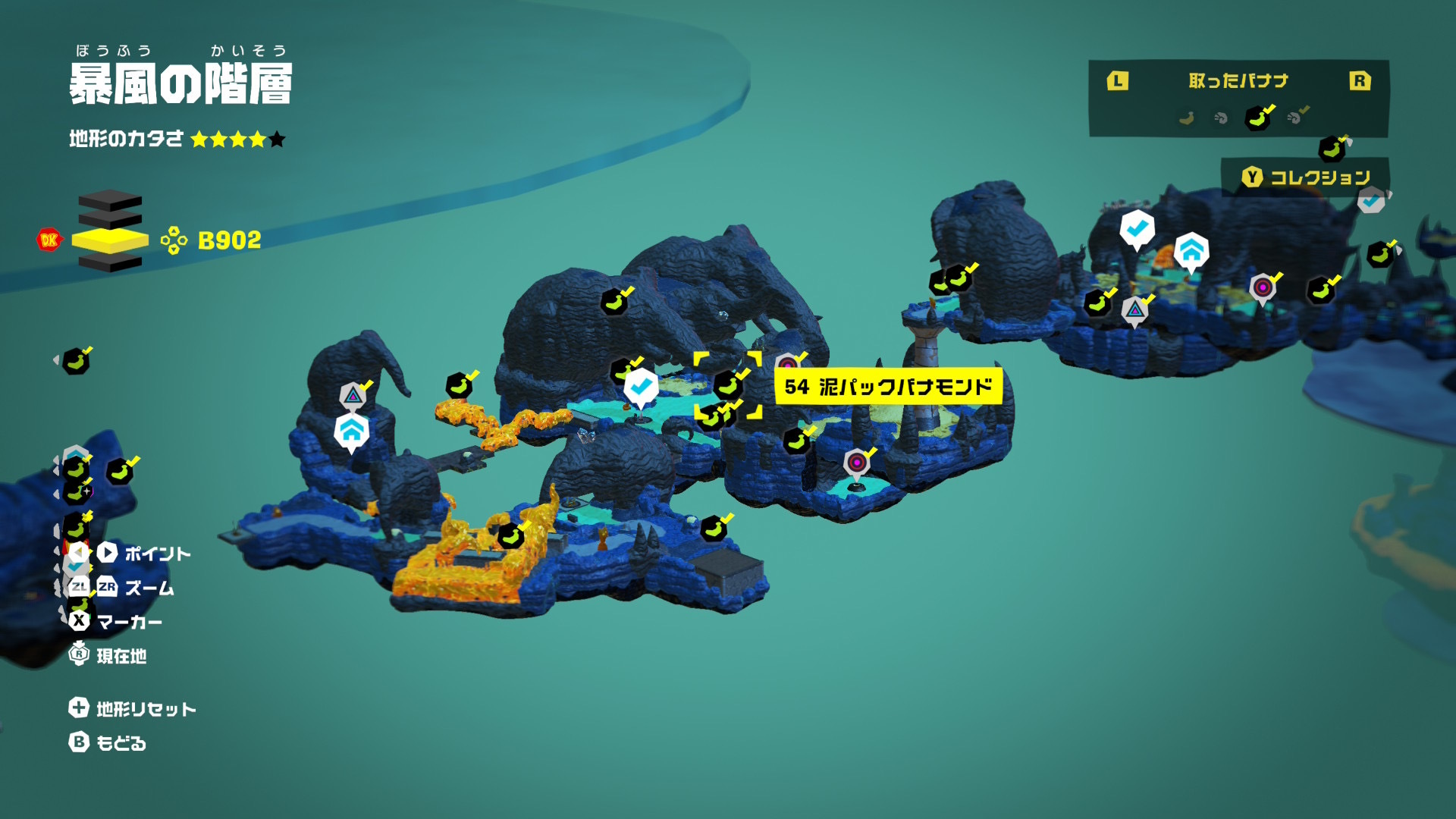The width and height of the screenshot is (1456, 819).
Task: Pick the blue checkmark marker beside the selected banana
Action: (641, 388)
